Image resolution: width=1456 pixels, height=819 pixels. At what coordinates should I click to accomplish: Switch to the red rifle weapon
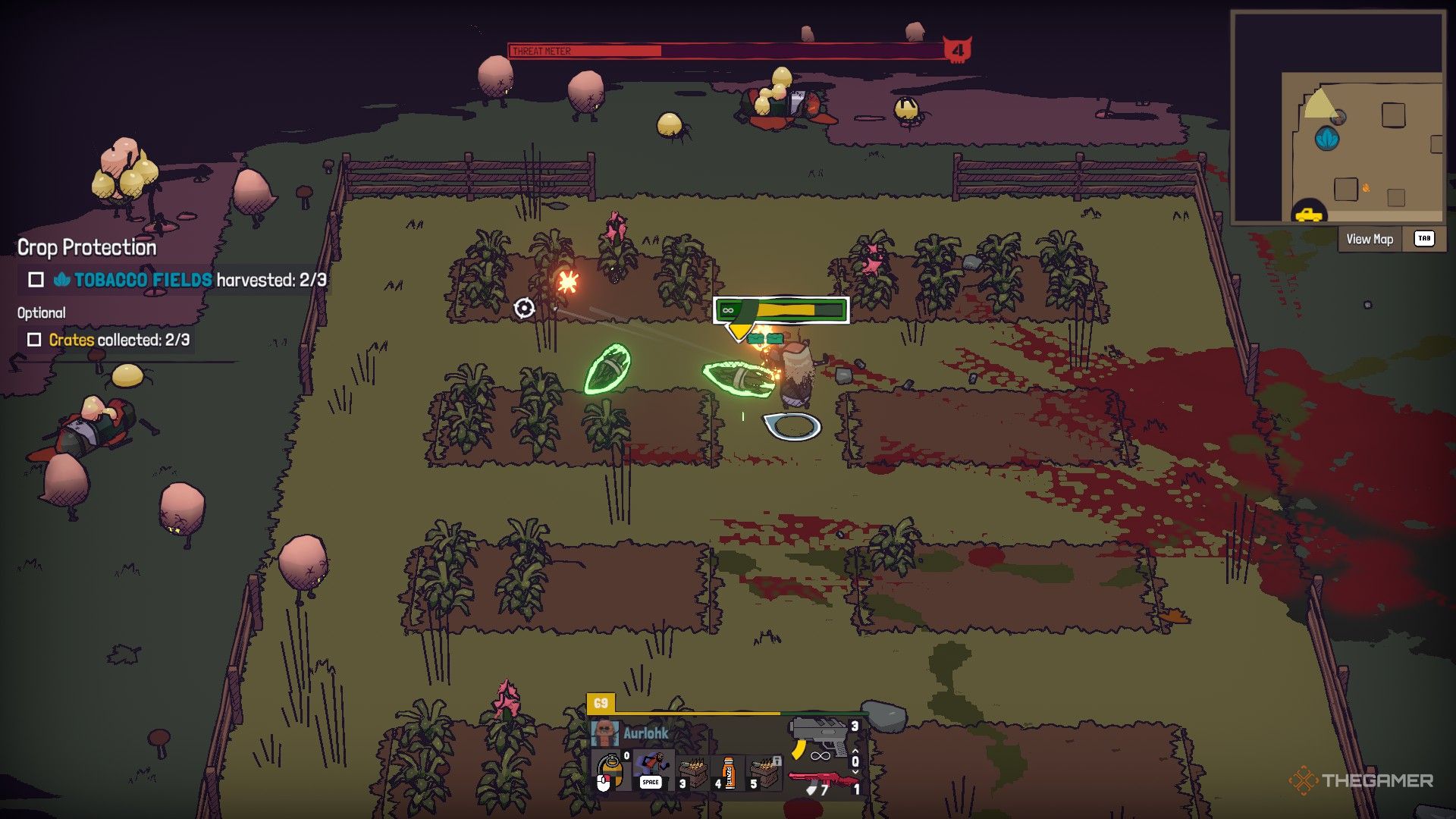822,781
